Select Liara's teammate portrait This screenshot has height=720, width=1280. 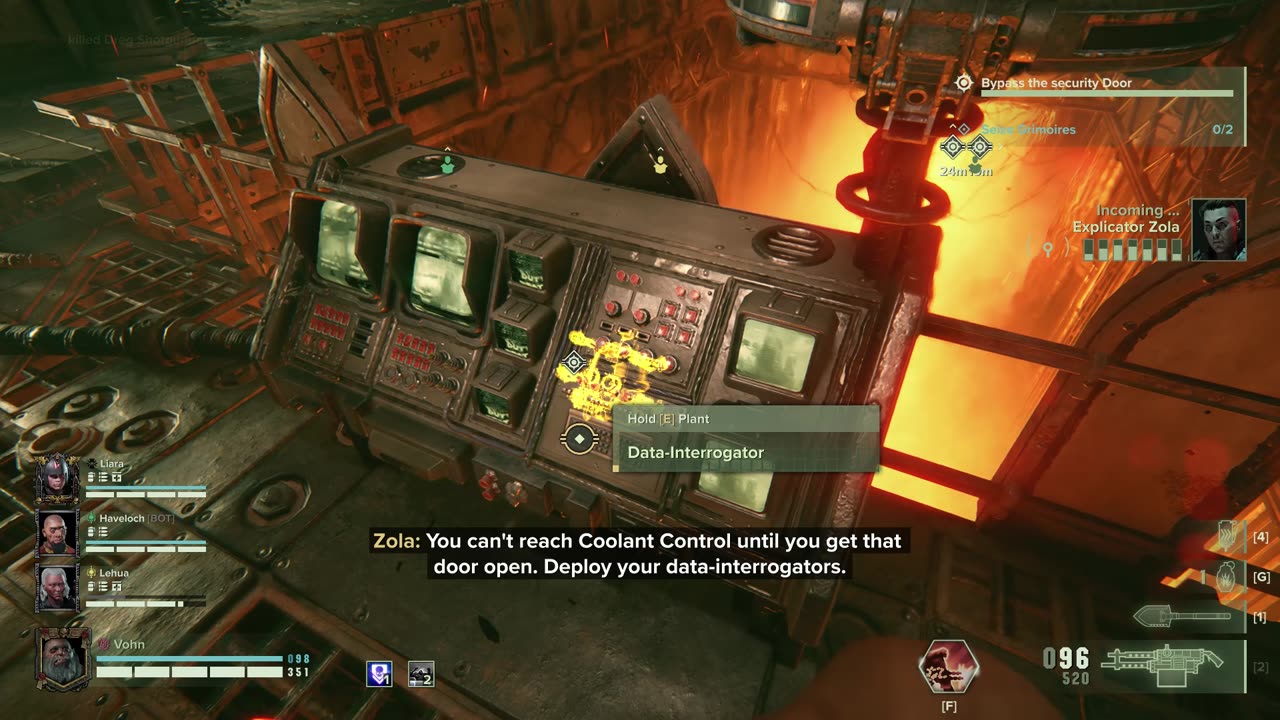point(57,478)
